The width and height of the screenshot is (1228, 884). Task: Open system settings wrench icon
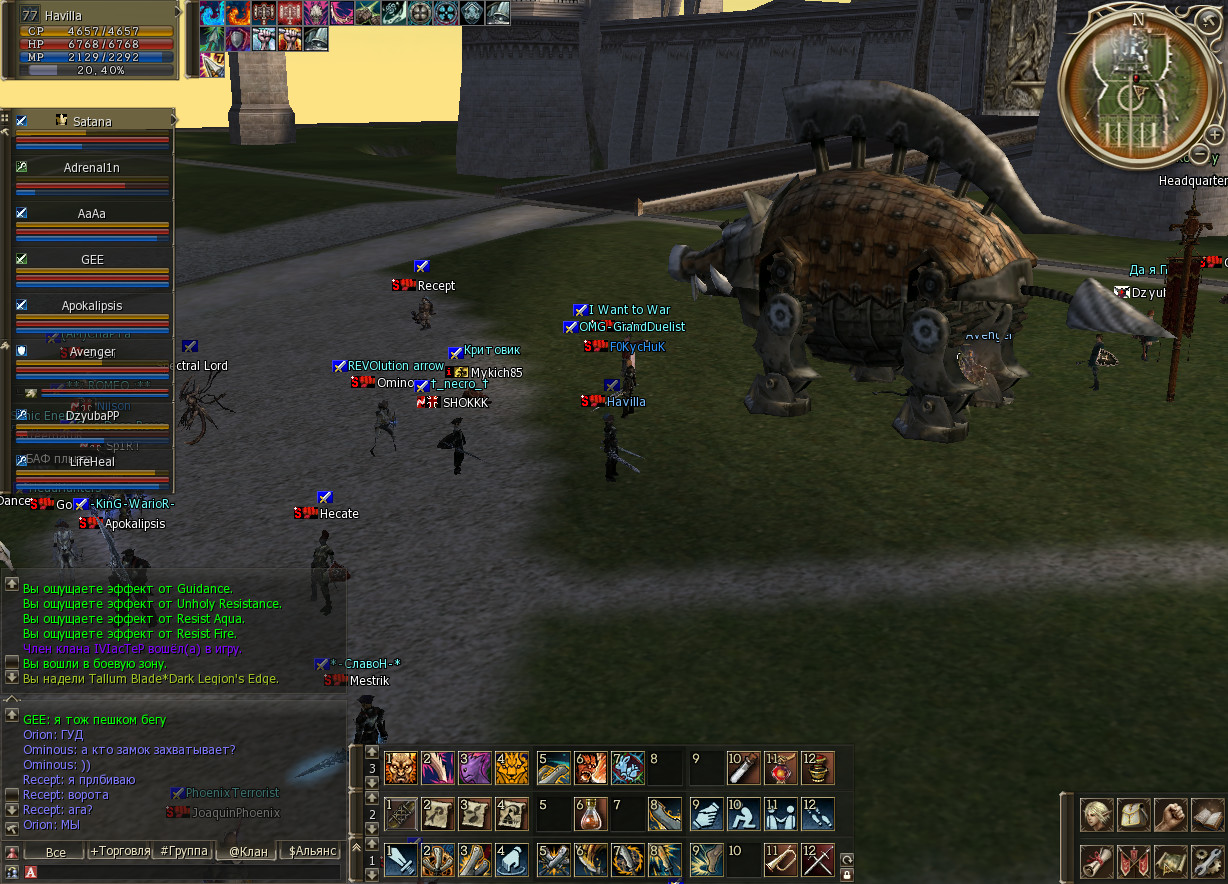1208,861
